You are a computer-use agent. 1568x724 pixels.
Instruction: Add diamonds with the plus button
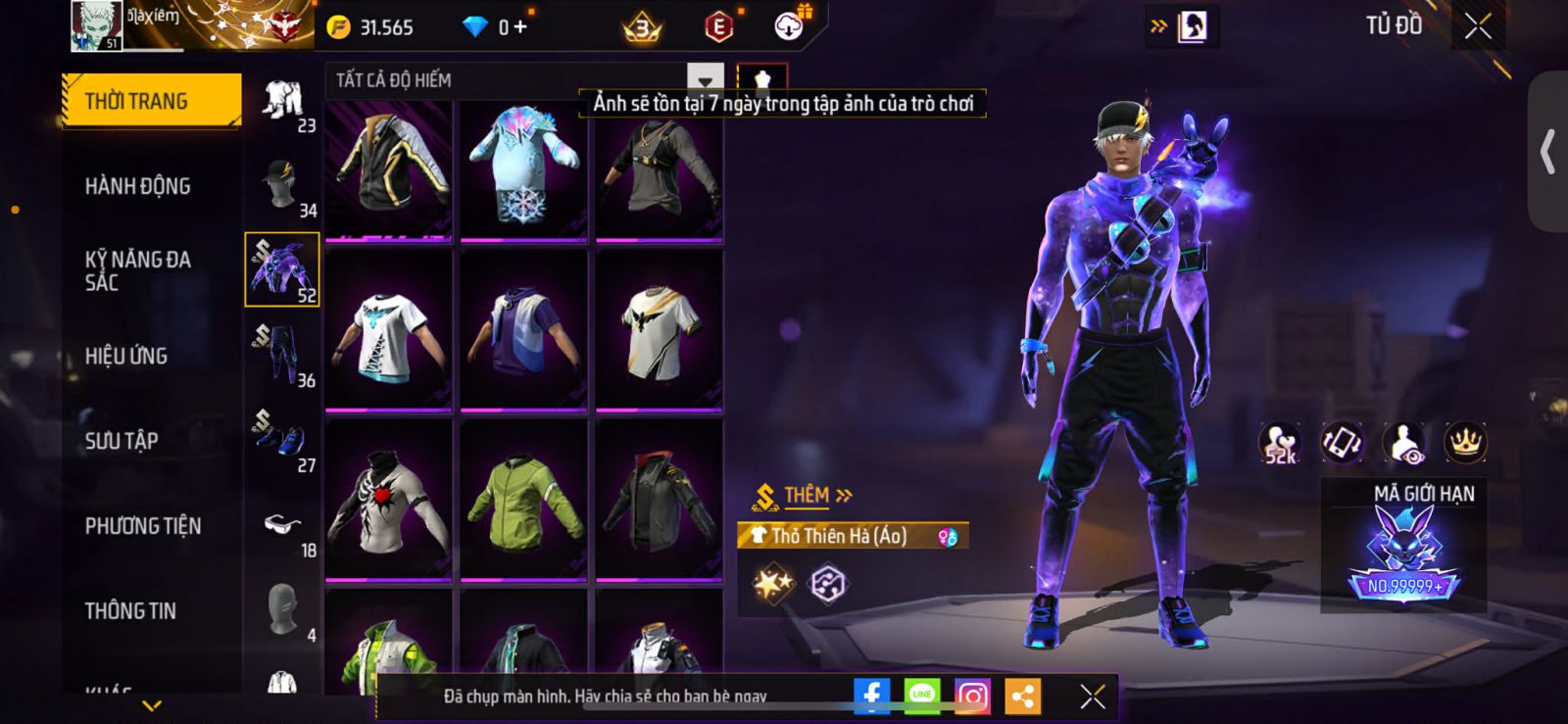[520, 27]
